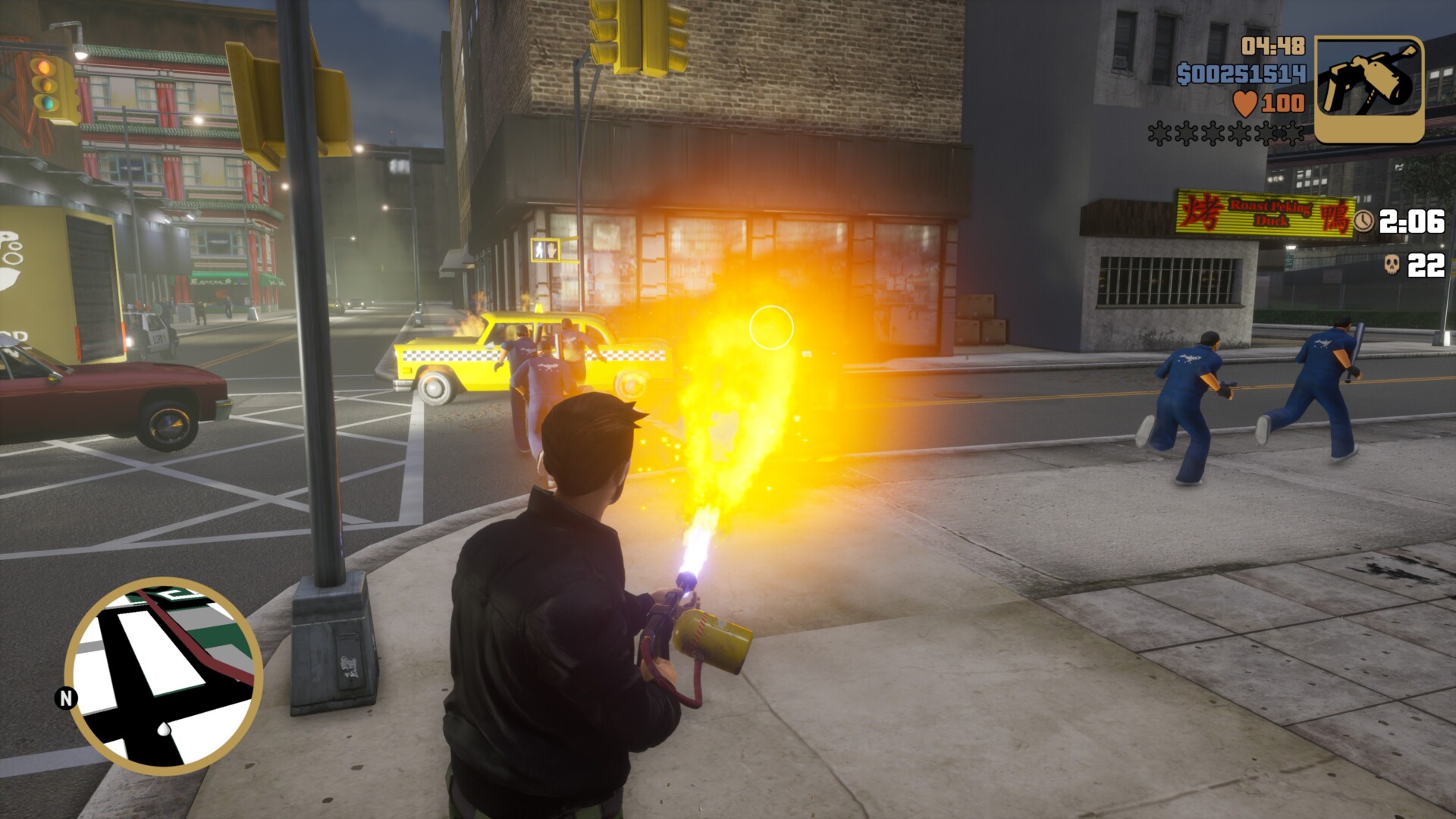This screenshot has width=1456, height=819.
Task: Click the flamethrower weapon icon
Action: [1369, 89]
